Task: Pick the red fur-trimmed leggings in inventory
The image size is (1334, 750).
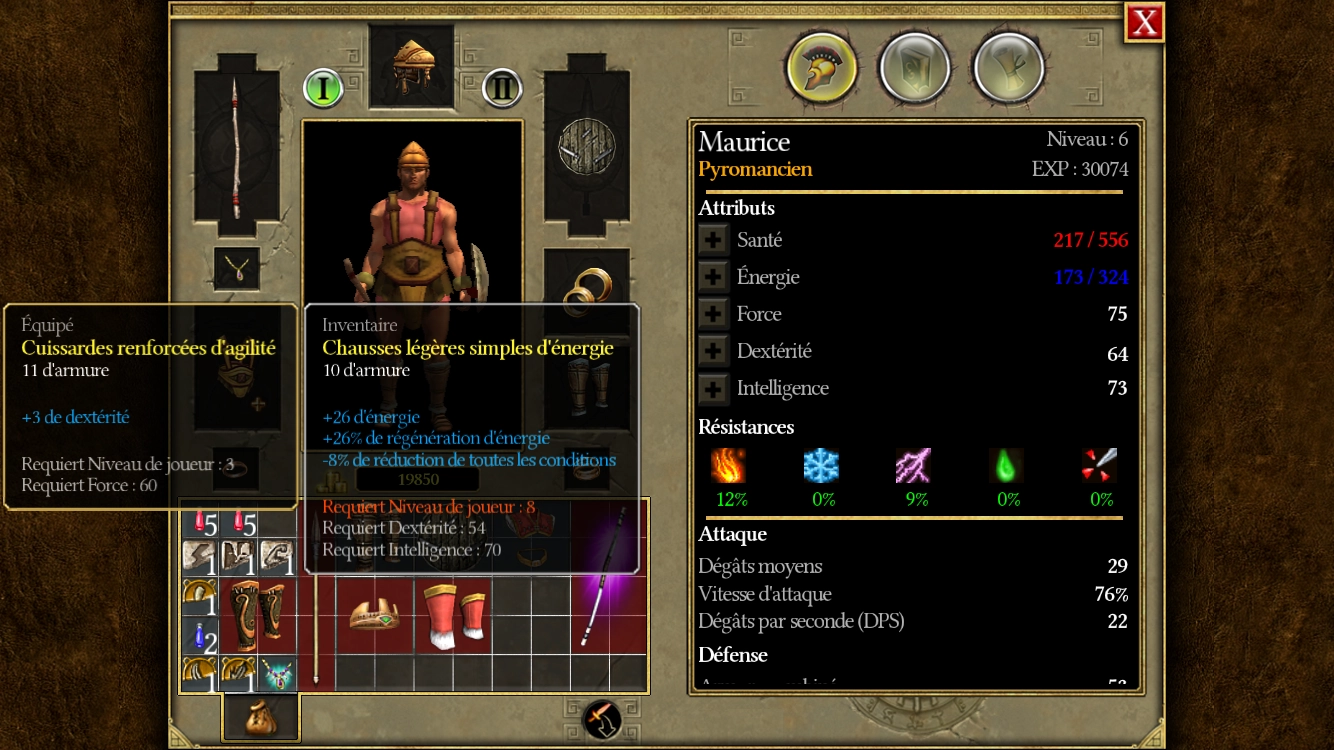Action: point(453,617)
